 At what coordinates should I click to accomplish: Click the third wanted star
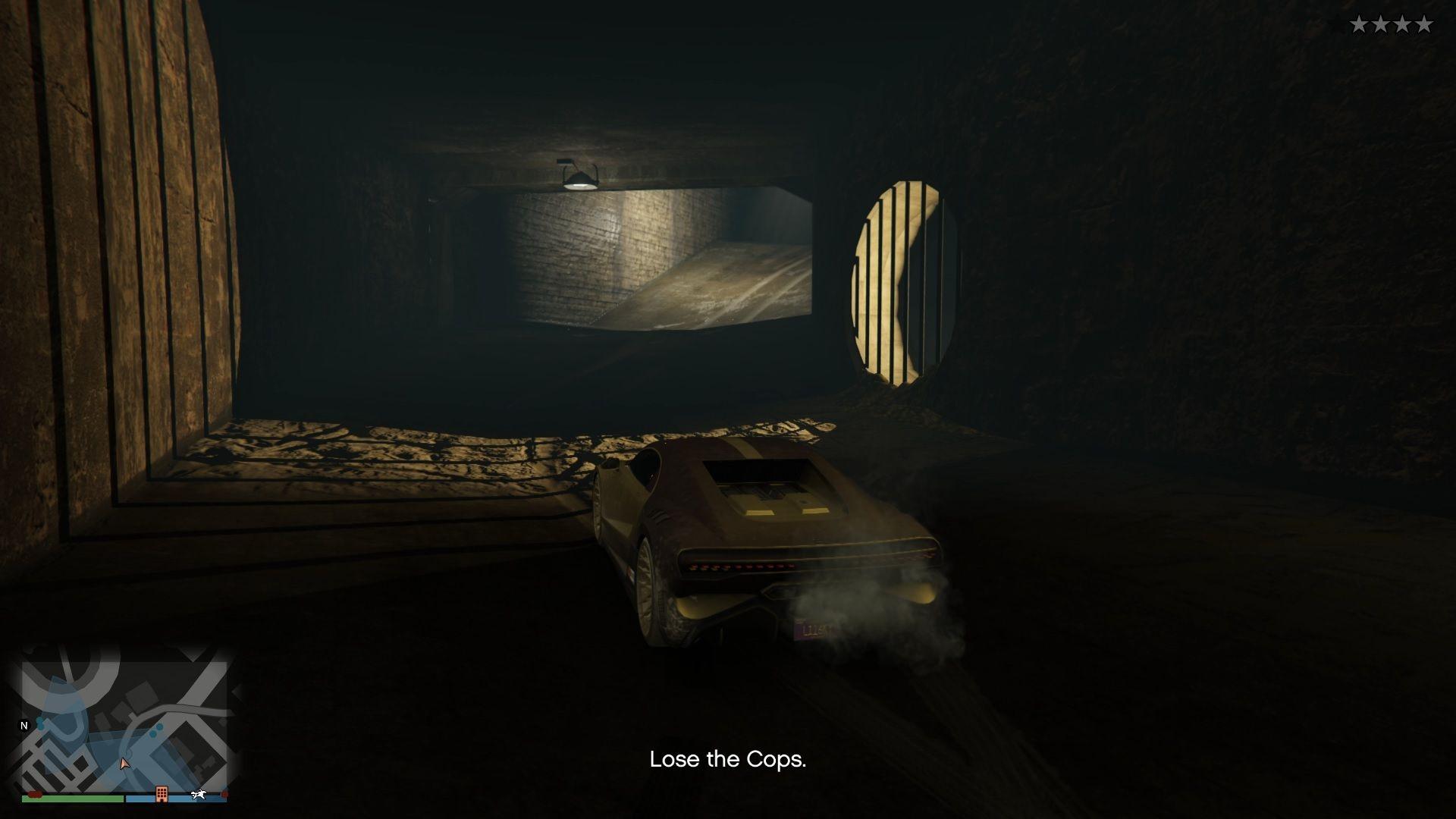point(1402,23)
